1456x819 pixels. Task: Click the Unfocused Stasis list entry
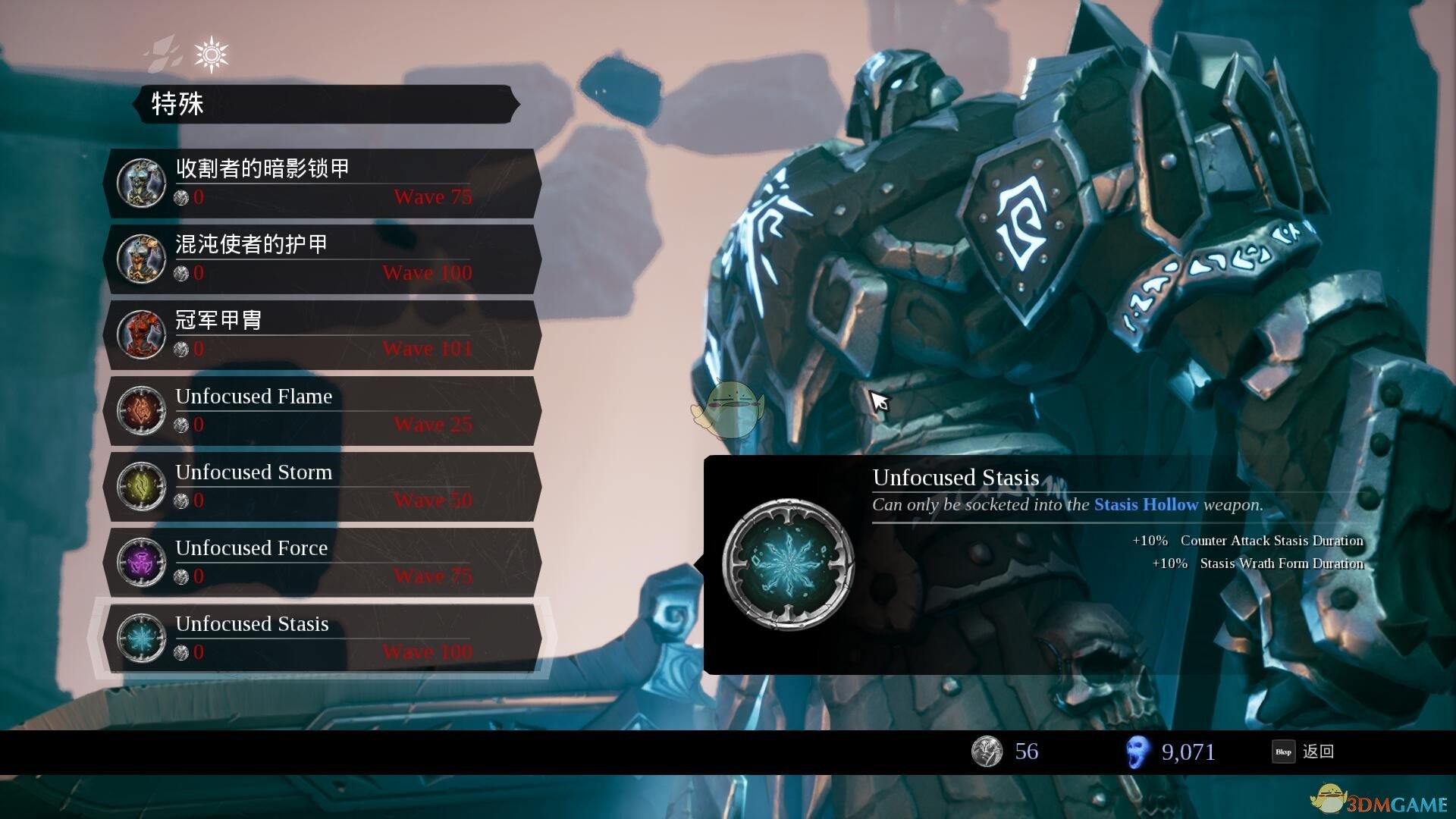[x=323, y=638]
